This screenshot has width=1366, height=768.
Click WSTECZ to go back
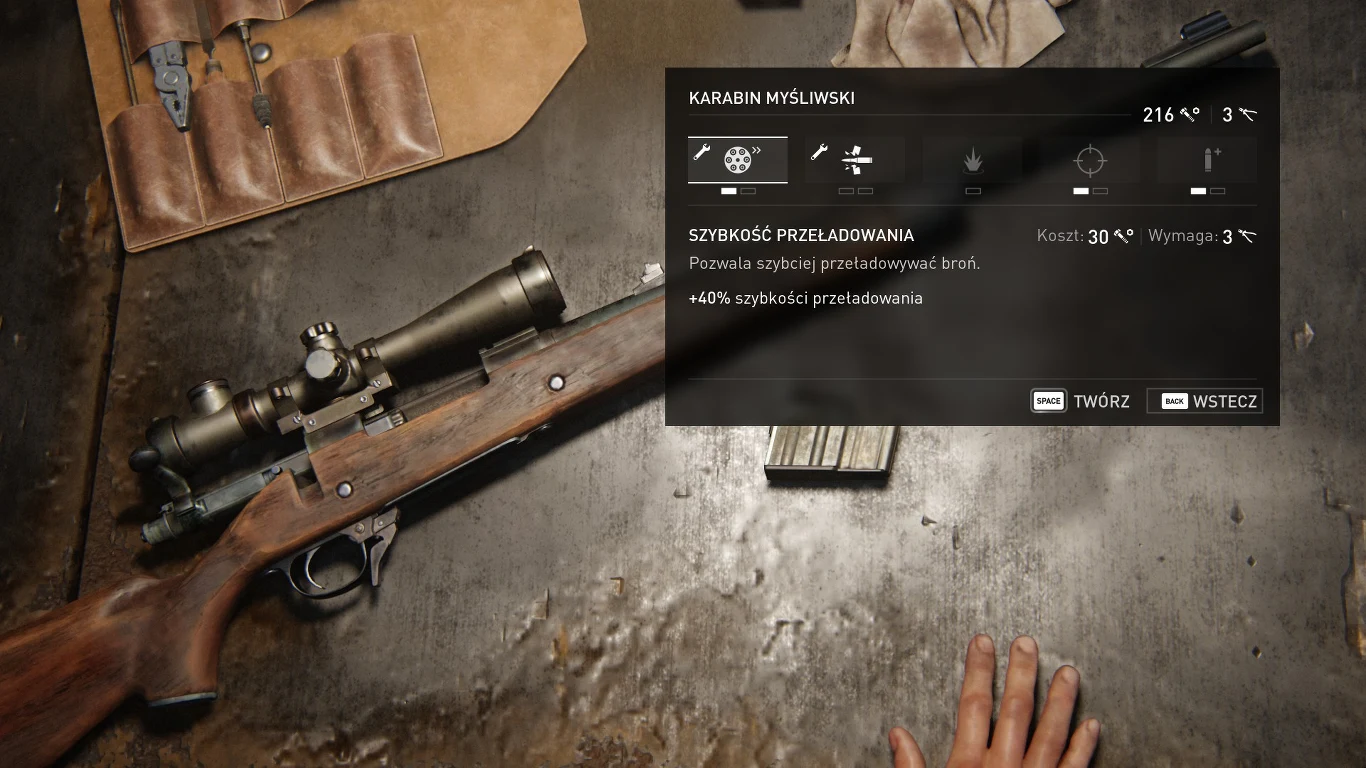click(1226, 400)
